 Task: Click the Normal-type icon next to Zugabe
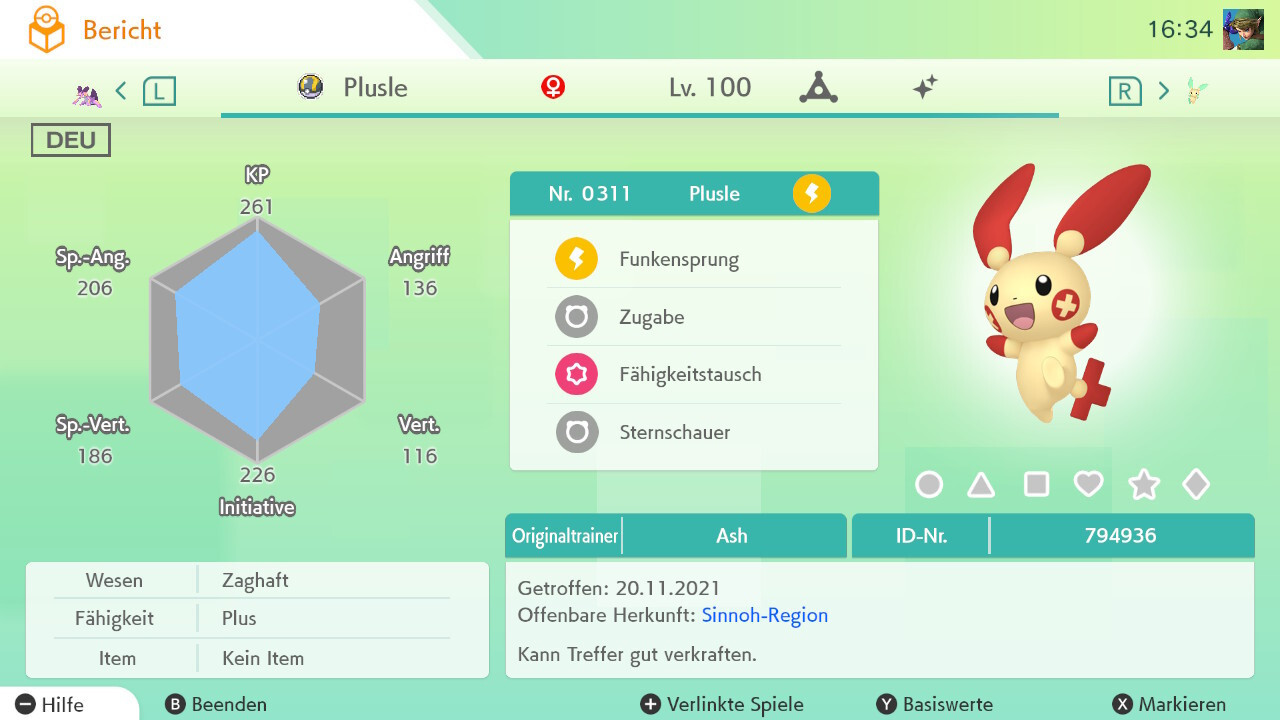[x=574, y=316]
